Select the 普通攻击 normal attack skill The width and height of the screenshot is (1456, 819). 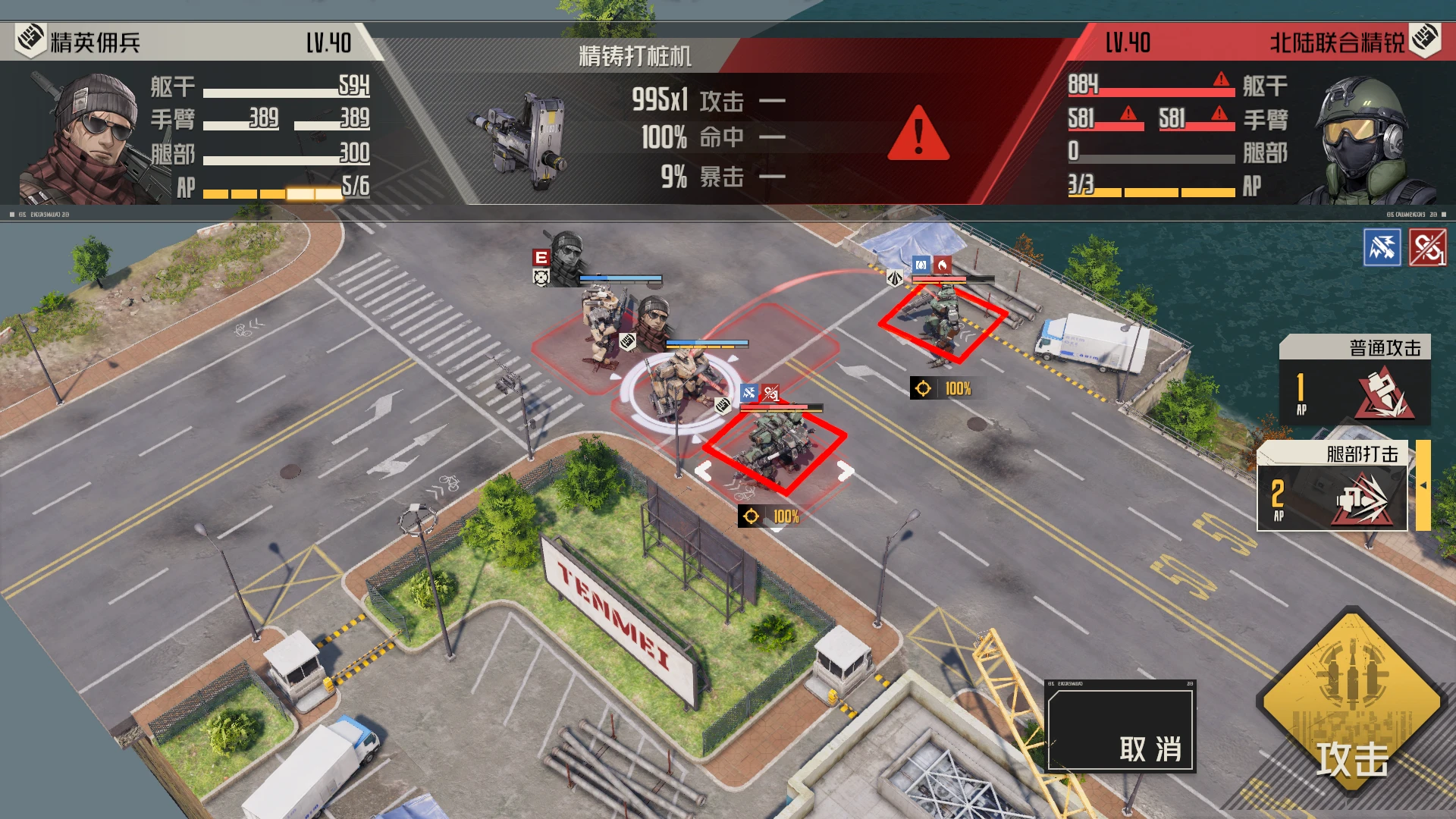tap(1354, 380)
